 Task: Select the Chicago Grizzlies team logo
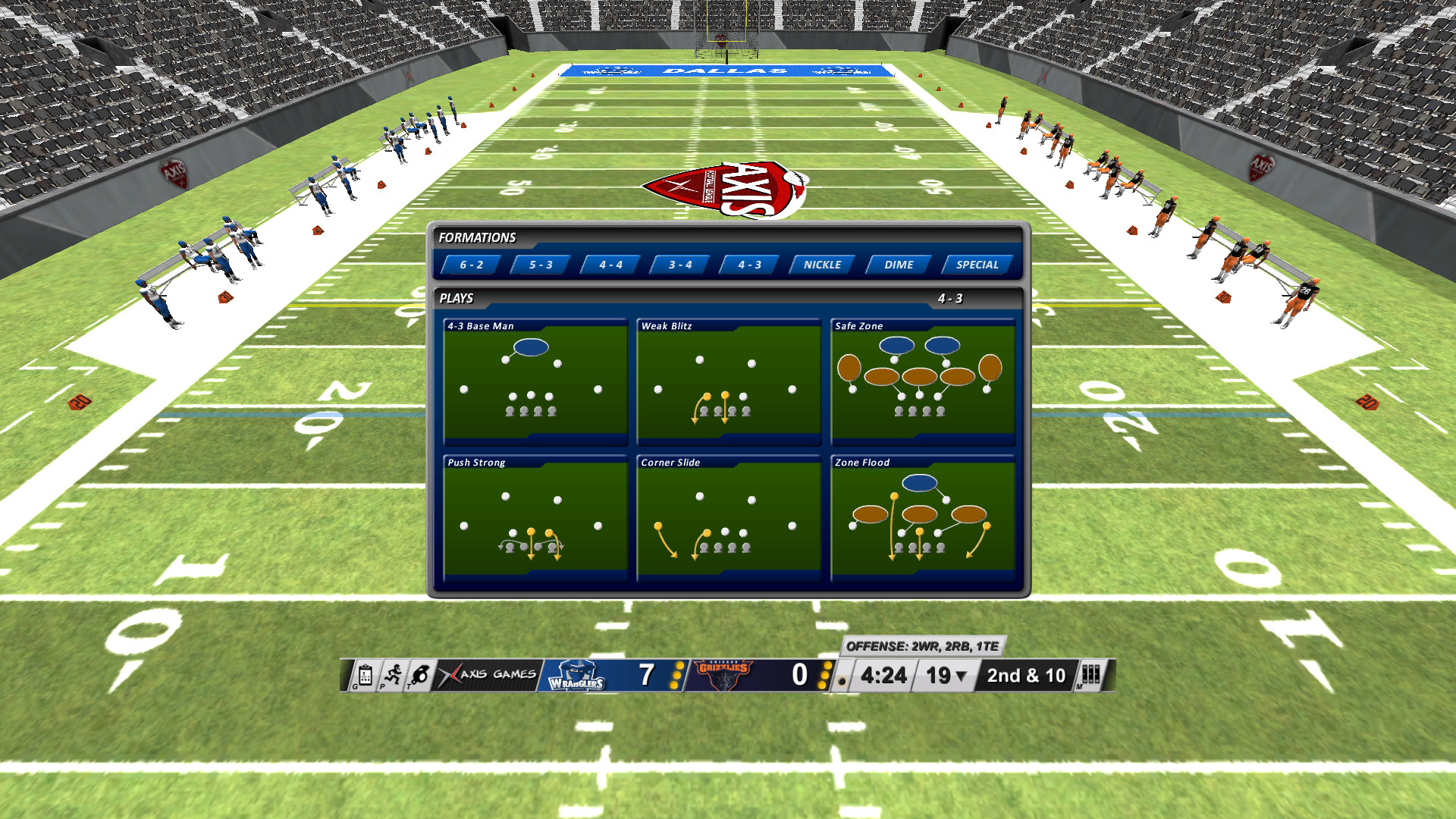(x=722, y=675)
